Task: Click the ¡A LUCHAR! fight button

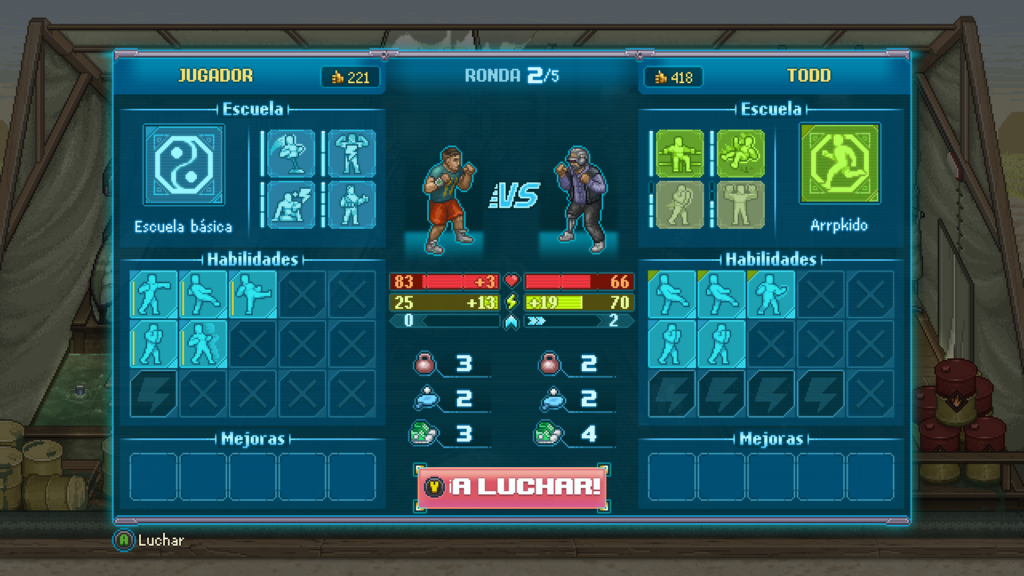Action: point(512,487)
